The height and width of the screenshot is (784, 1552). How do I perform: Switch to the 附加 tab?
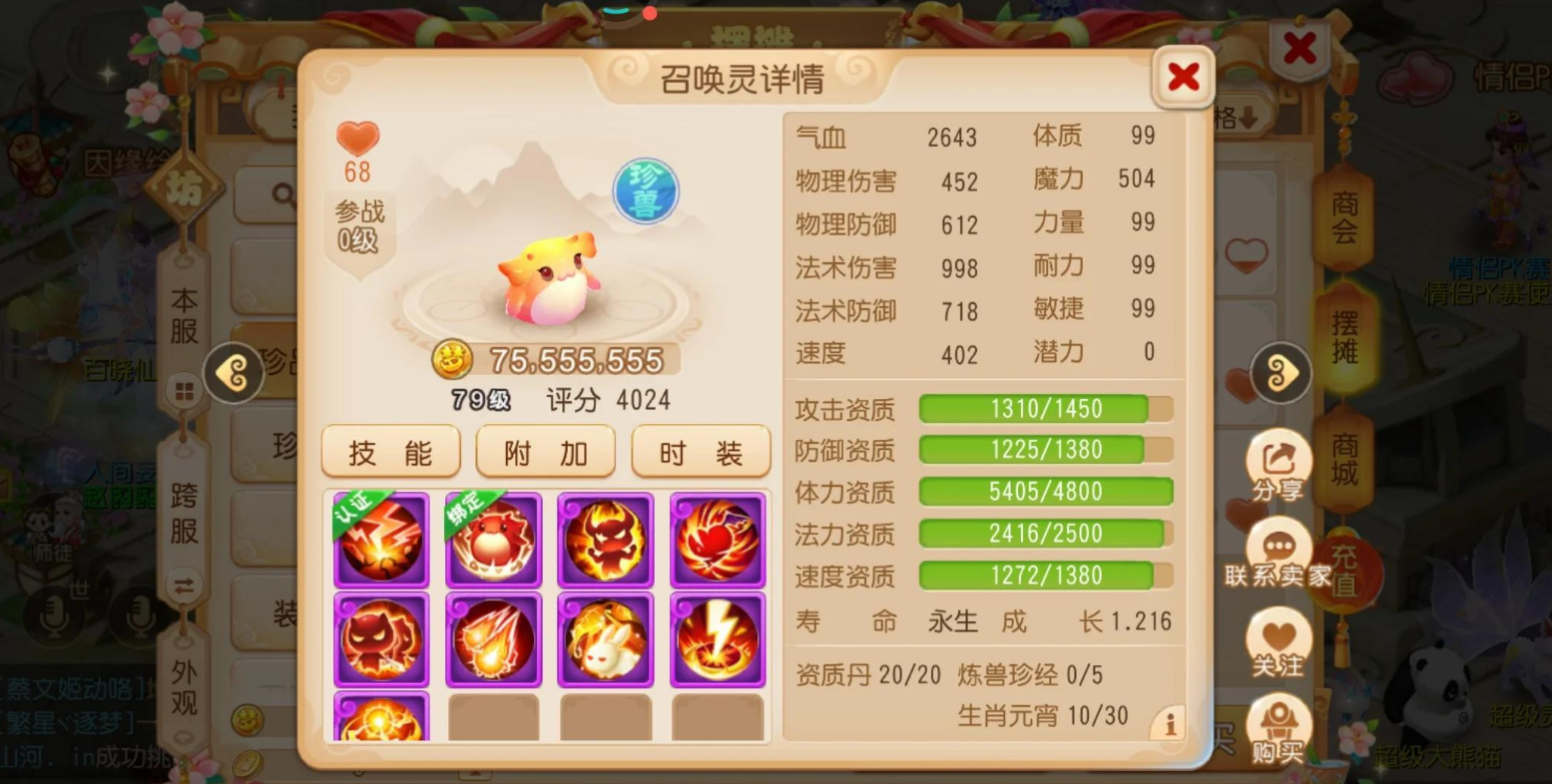(x=545, y=453)
